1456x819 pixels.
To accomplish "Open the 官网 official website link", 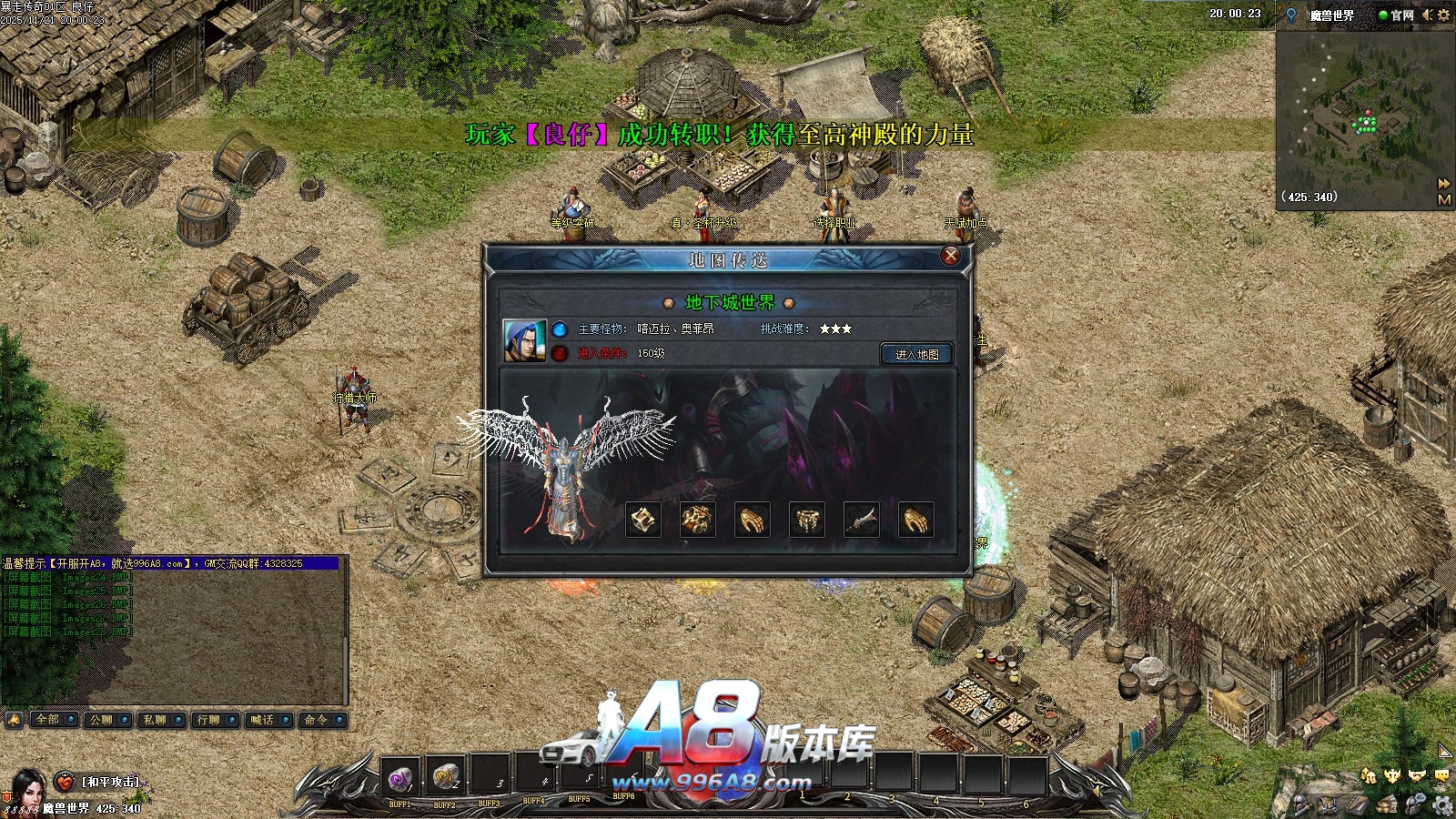I will point(1397,15).
